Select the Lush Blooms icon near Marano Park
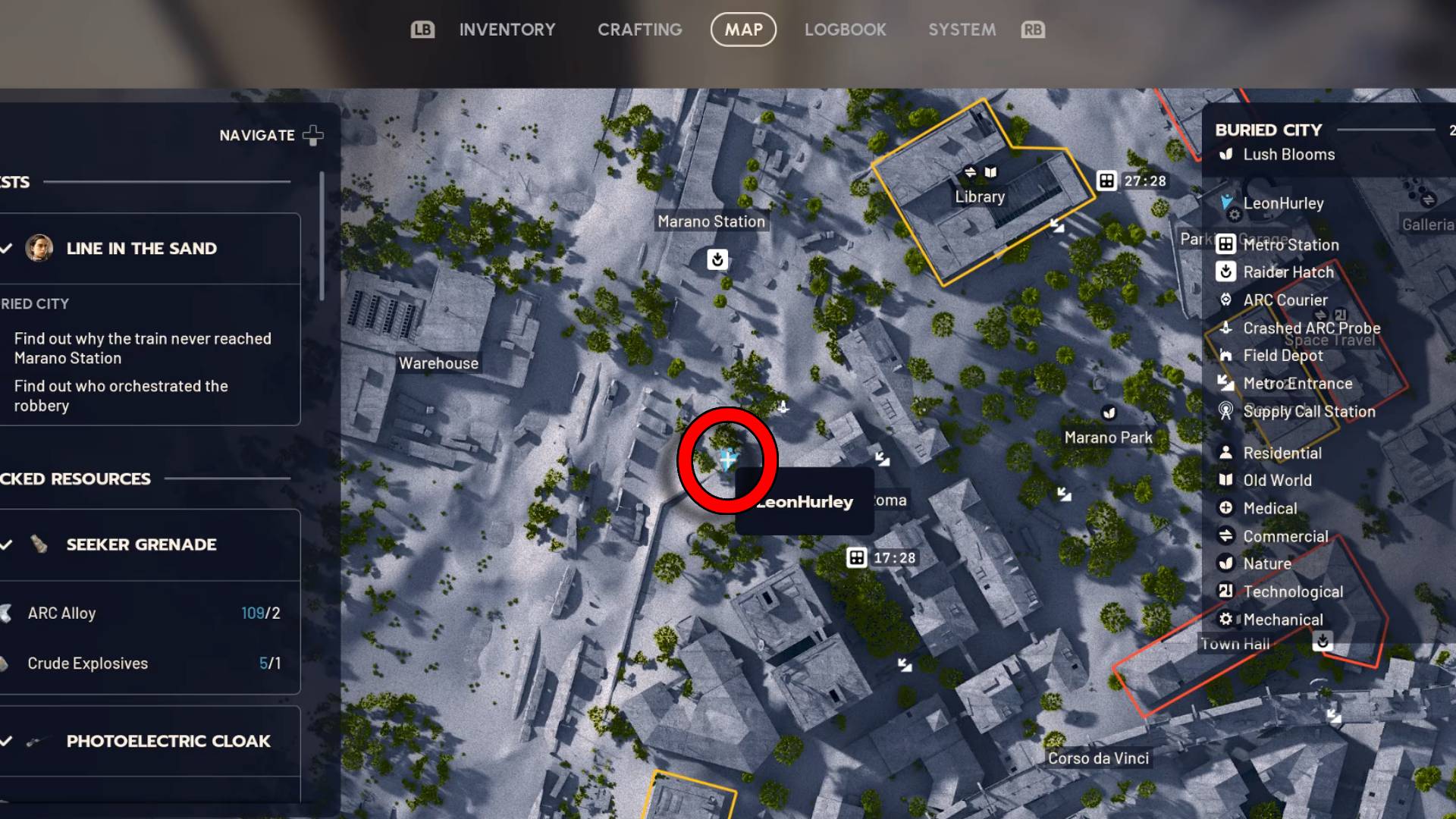 [1110, 413]
